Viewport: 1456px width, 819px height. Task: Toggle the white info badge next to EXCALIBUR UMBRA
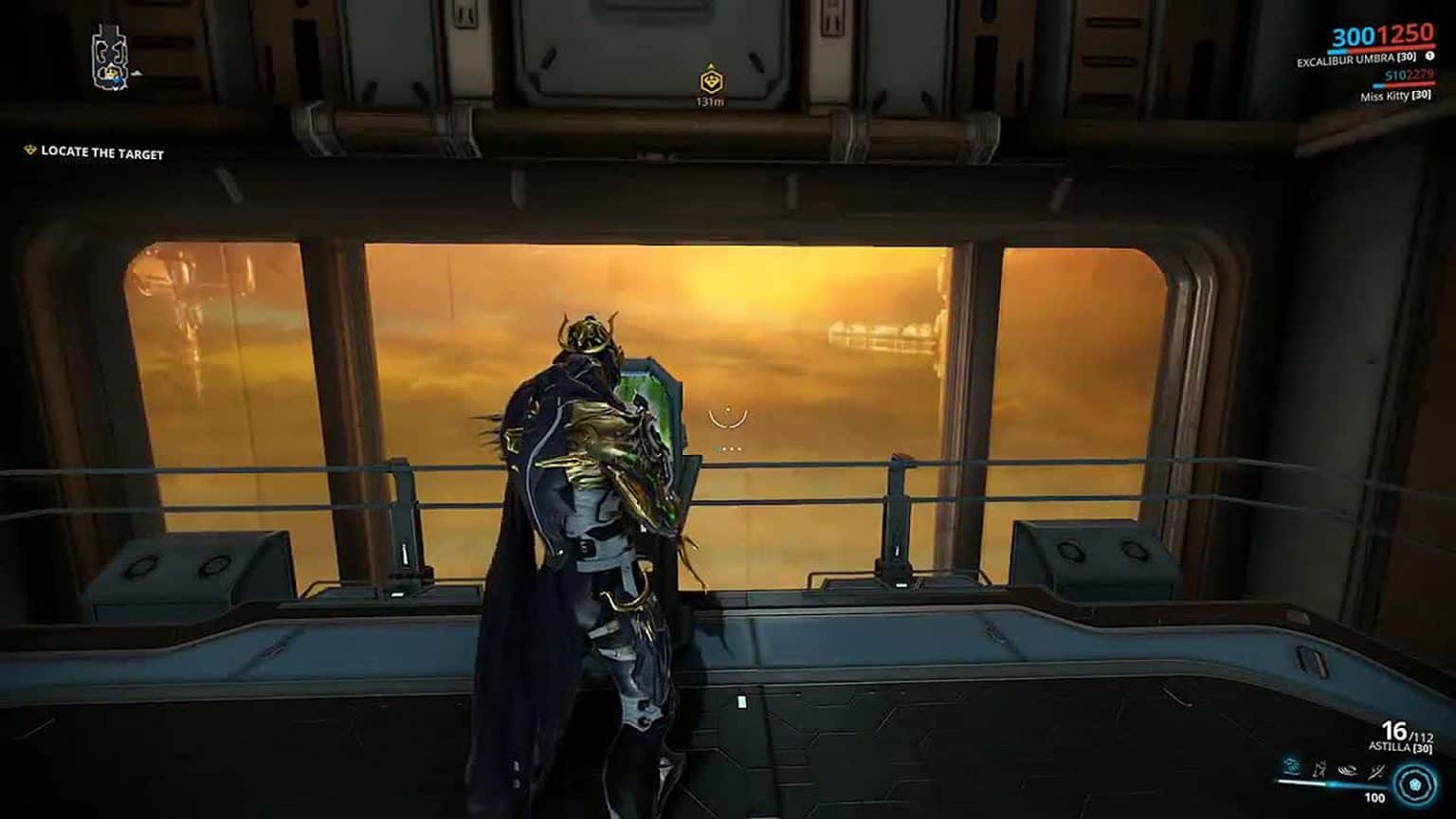tap(1430, 57)
